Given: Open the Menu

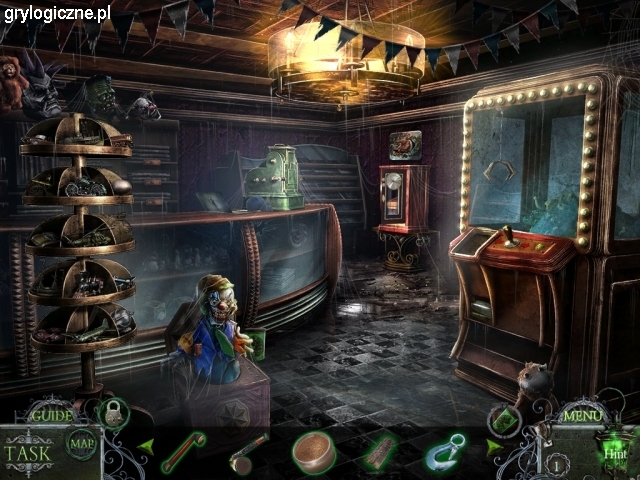Looking at the screenshot, I should coord(583,414).
